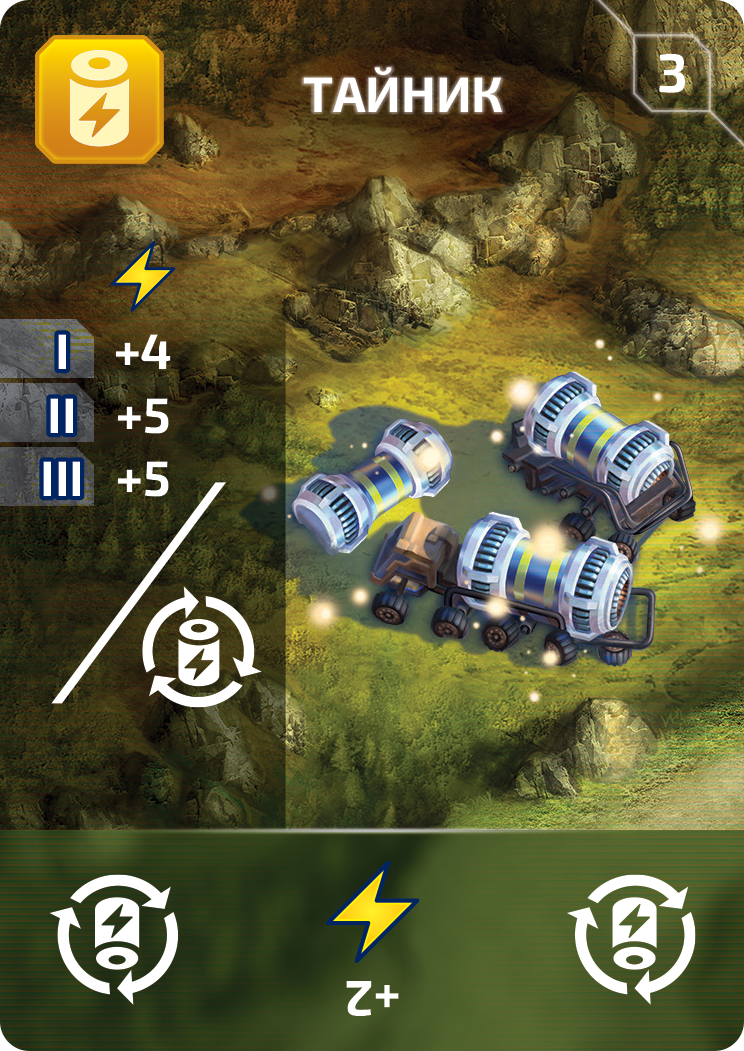Select the card cost badge showing 3
Viewport: 744px width, 1051px height.
pyautogui.click(x=671, y=77)
